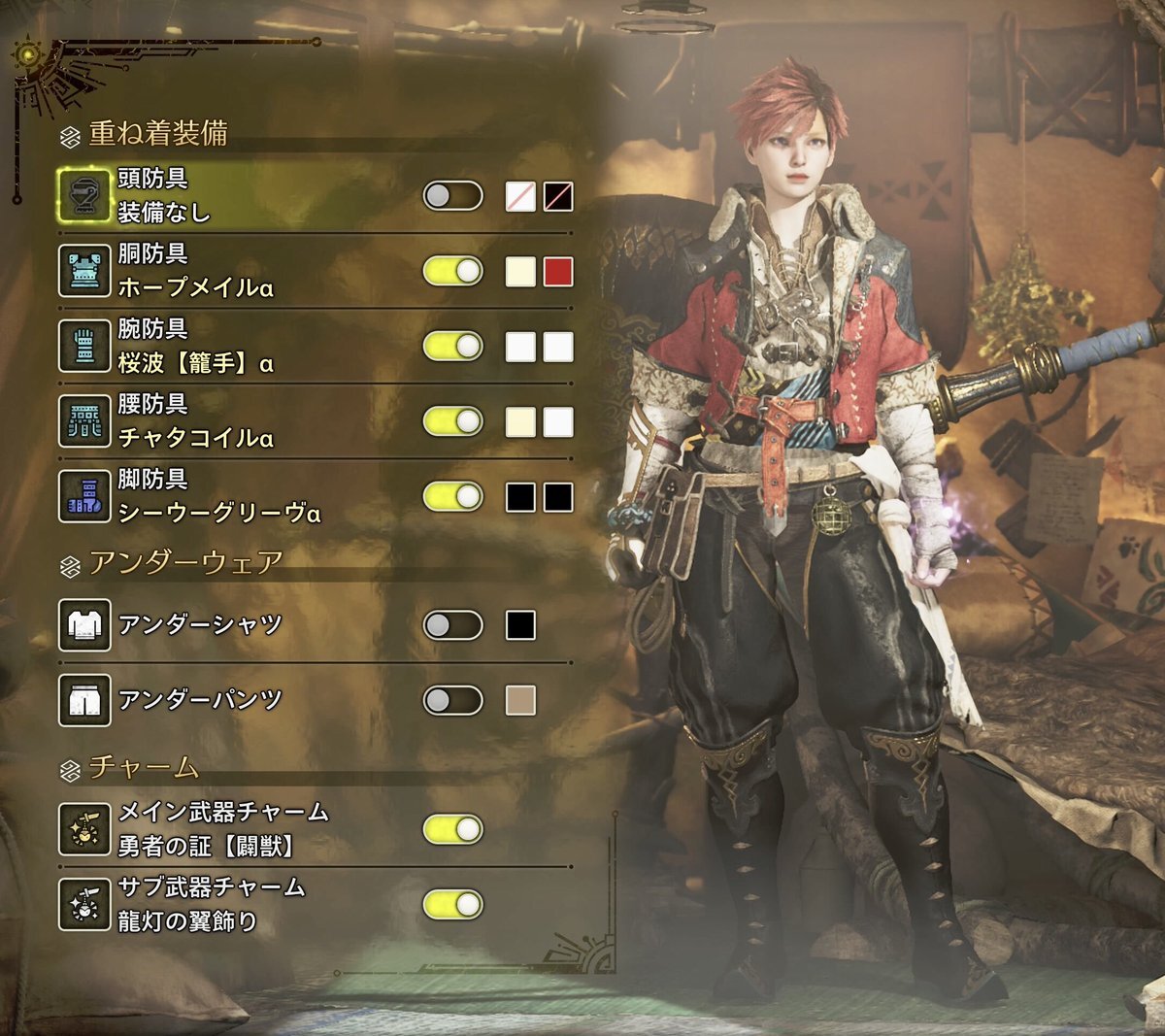Toggle the 頭防具 layered armor switch
The image size is (1165, 1036).
coord(452,196)
